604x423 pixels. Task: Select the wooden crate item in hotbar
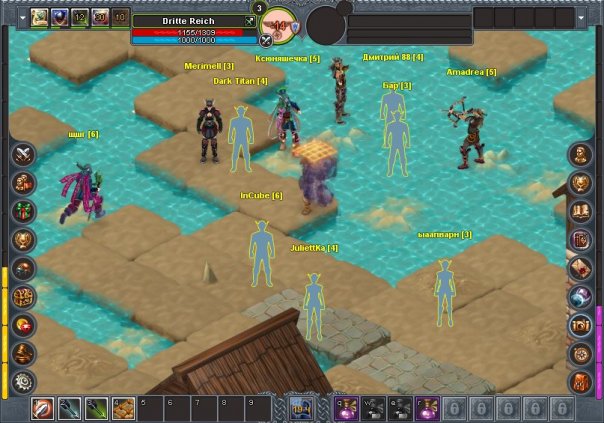coord(122,408)
